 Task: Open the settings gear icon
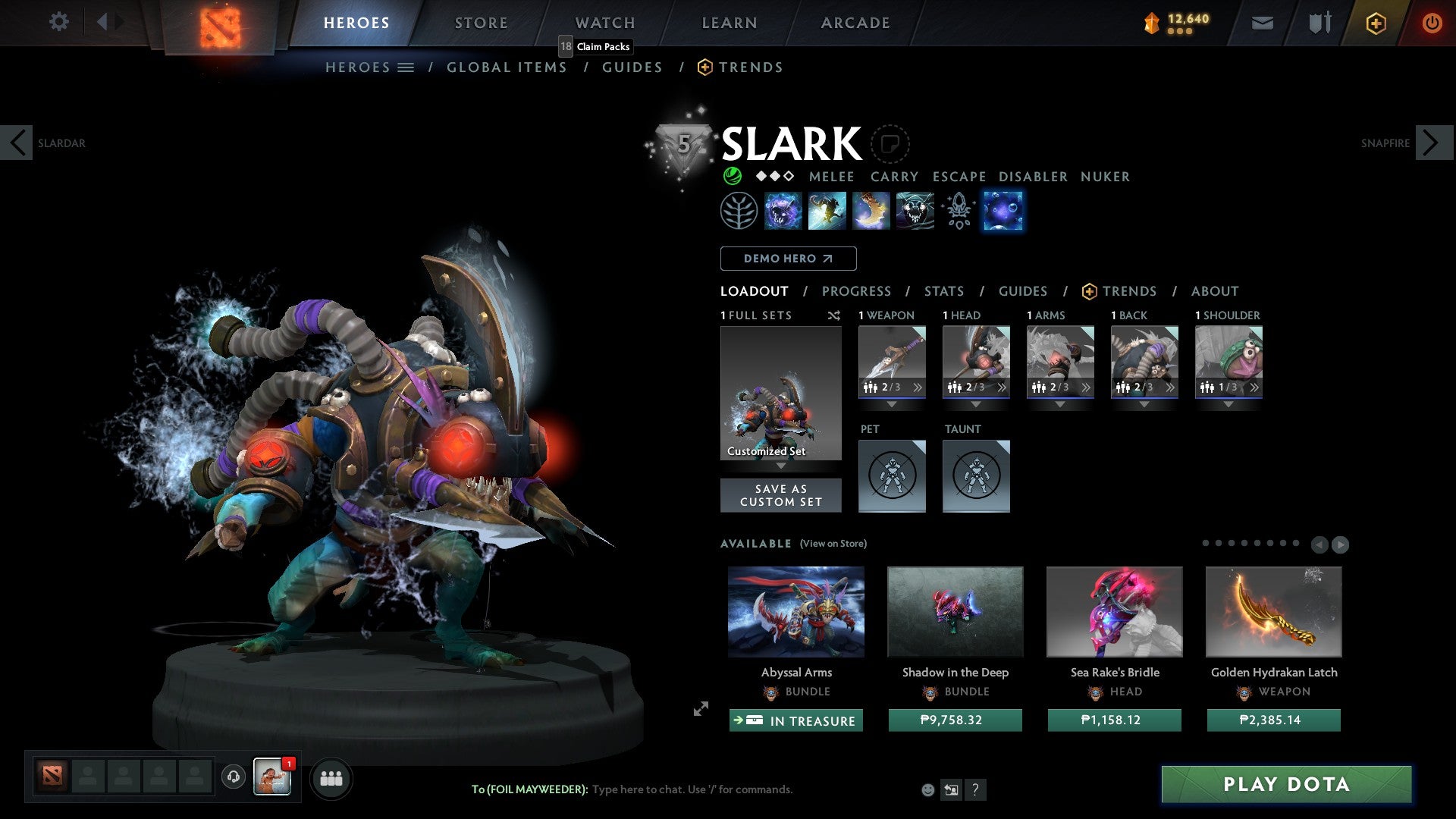point(58,22)
